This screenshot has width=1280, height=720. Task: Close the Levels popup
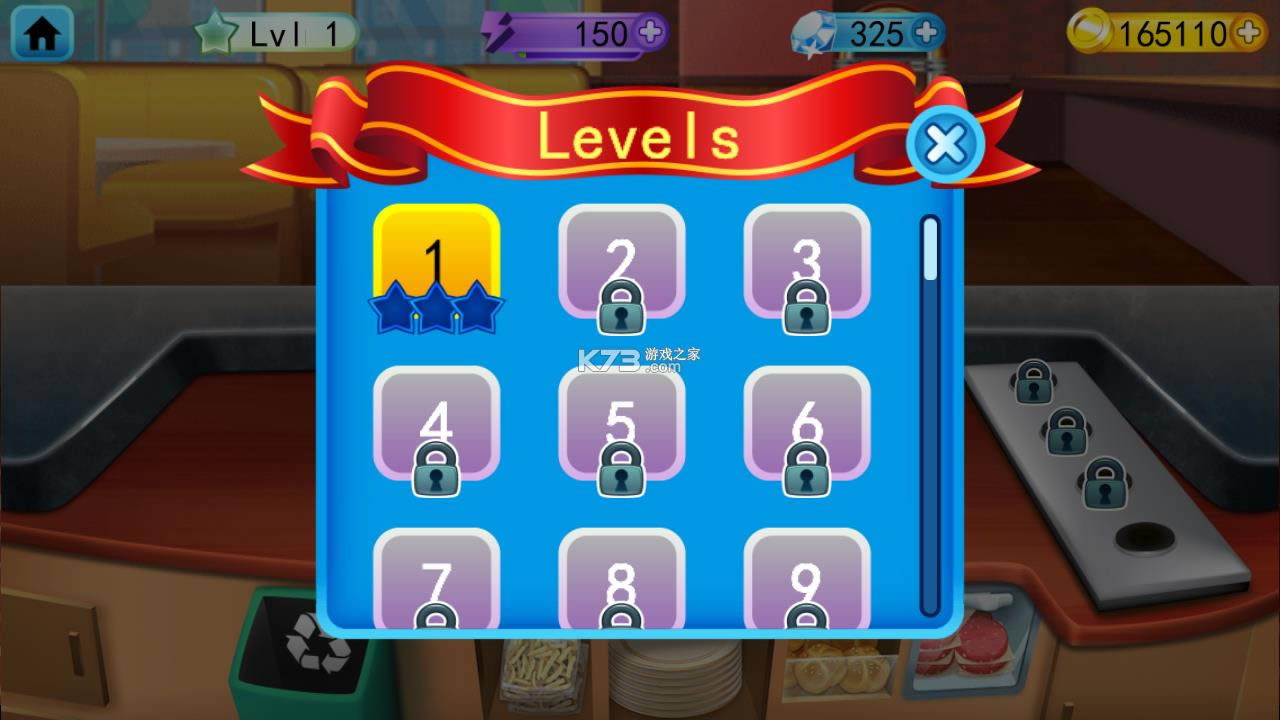click(944, 144)
